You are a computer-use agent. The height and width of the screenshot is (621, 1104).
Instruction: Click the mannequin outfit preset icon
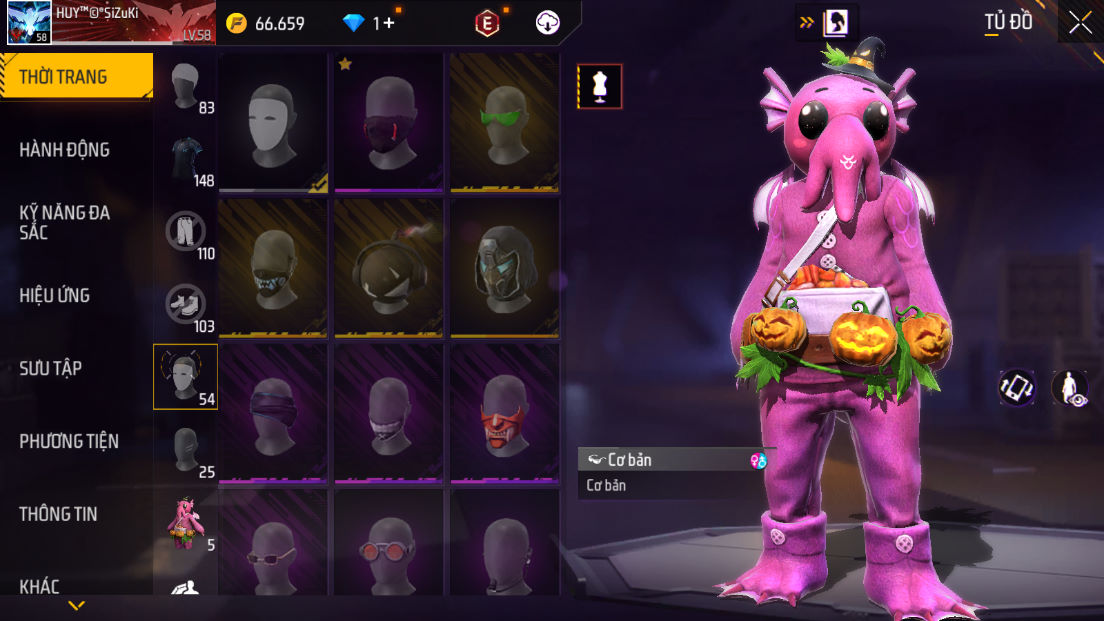pos(600,86)
